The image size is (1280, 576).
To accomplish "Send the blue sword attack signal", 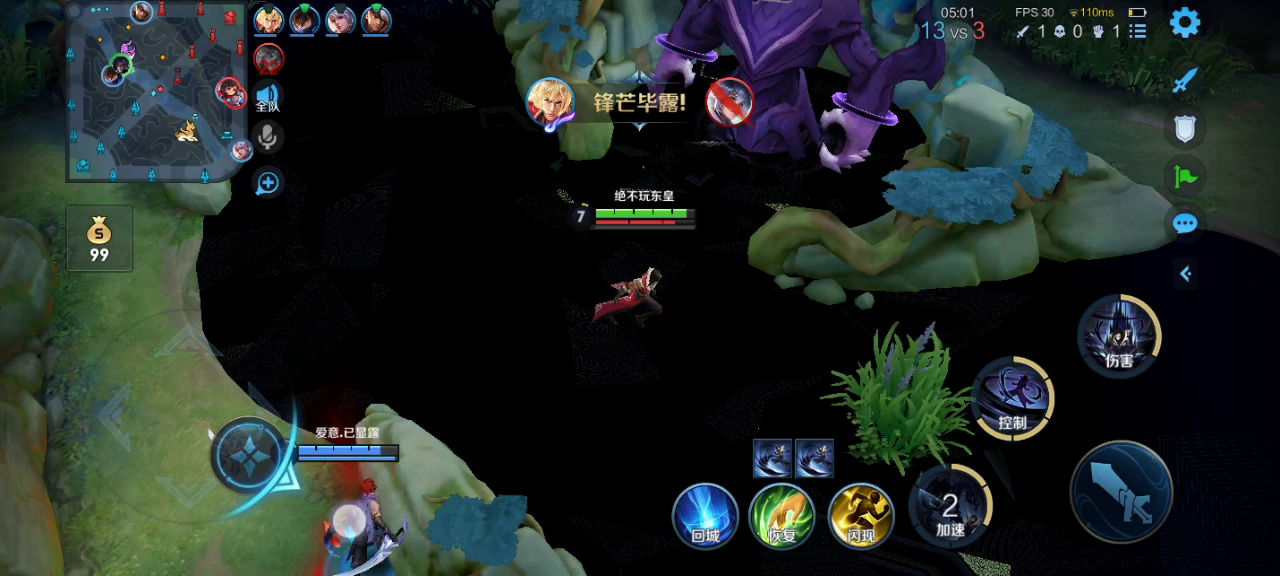I will (x=1185, y=80).
